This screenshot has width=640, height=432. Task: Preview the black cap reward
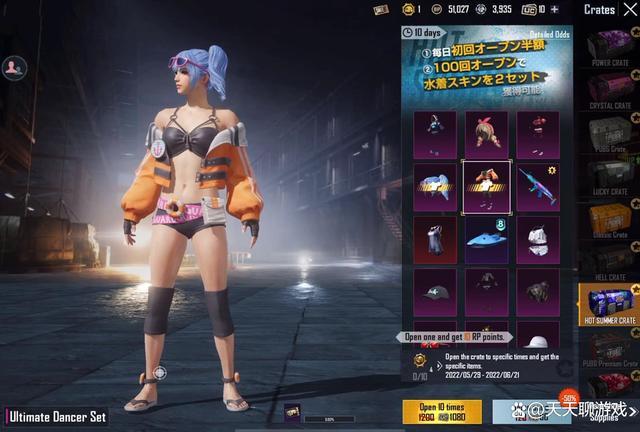click(436, 291)
